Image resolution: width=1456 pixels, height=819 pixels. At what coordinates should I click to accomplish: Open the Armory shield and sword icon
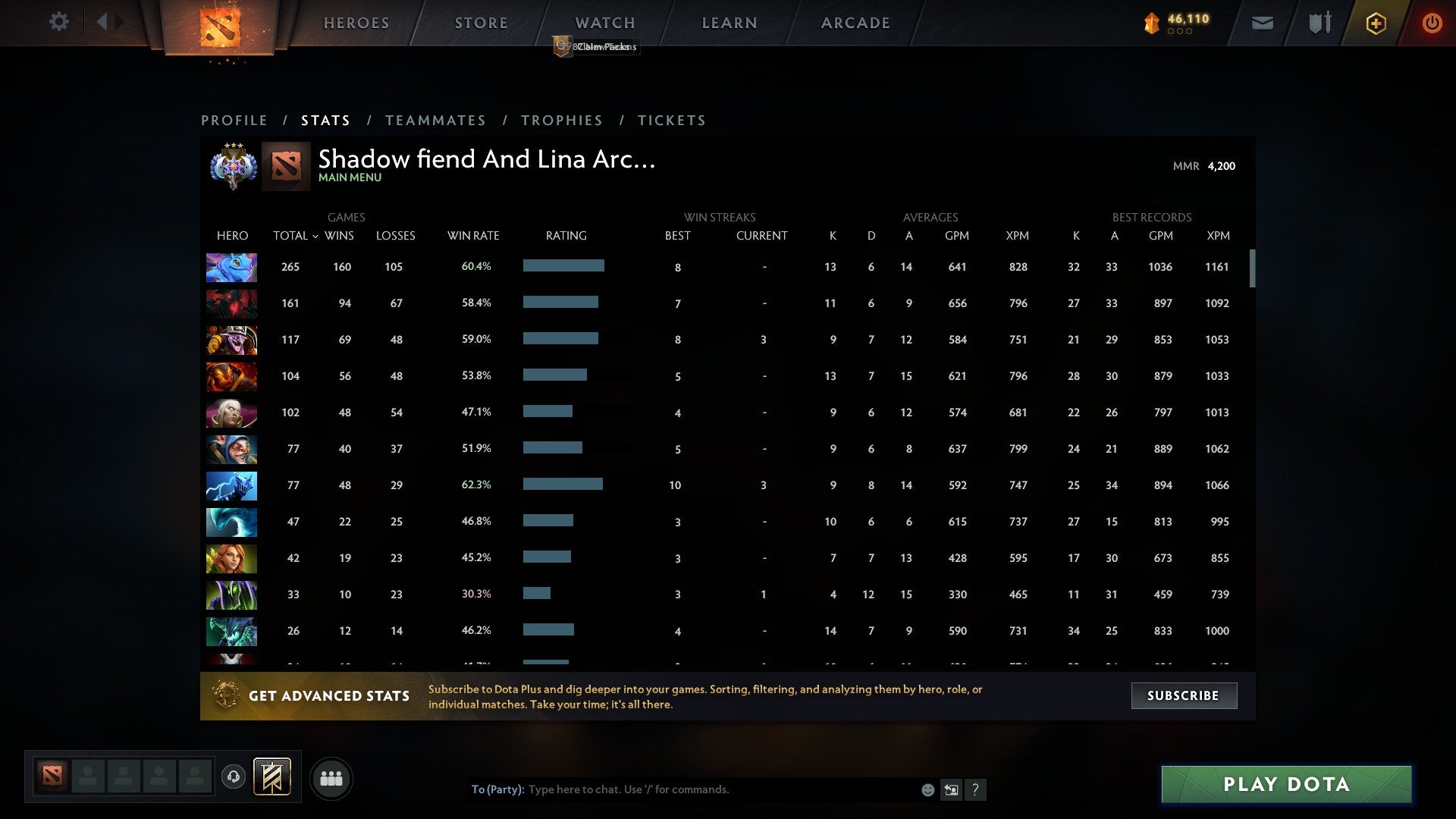tap(1319, 23)
